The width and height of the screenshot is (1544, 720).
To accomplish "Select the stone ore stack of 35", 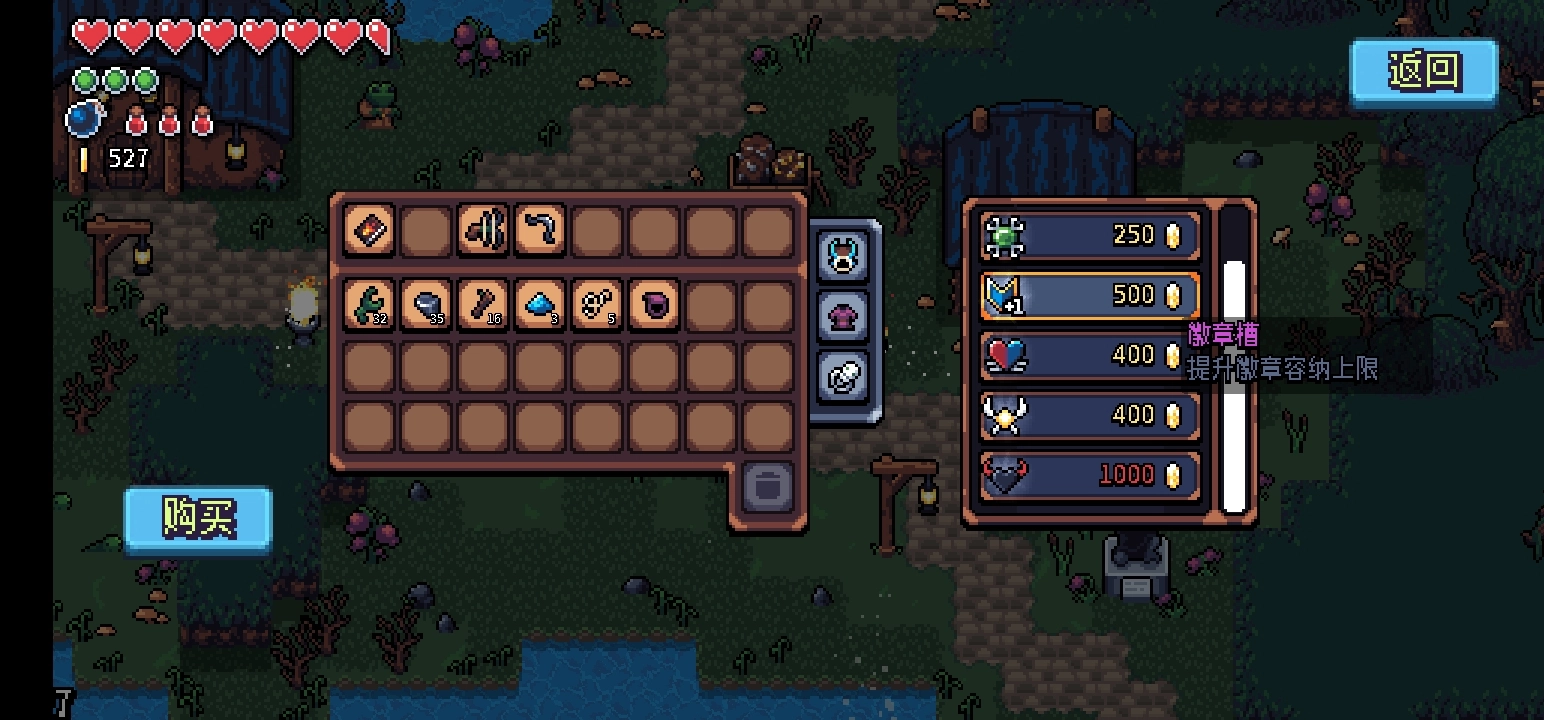I will (x=426, y=305).
